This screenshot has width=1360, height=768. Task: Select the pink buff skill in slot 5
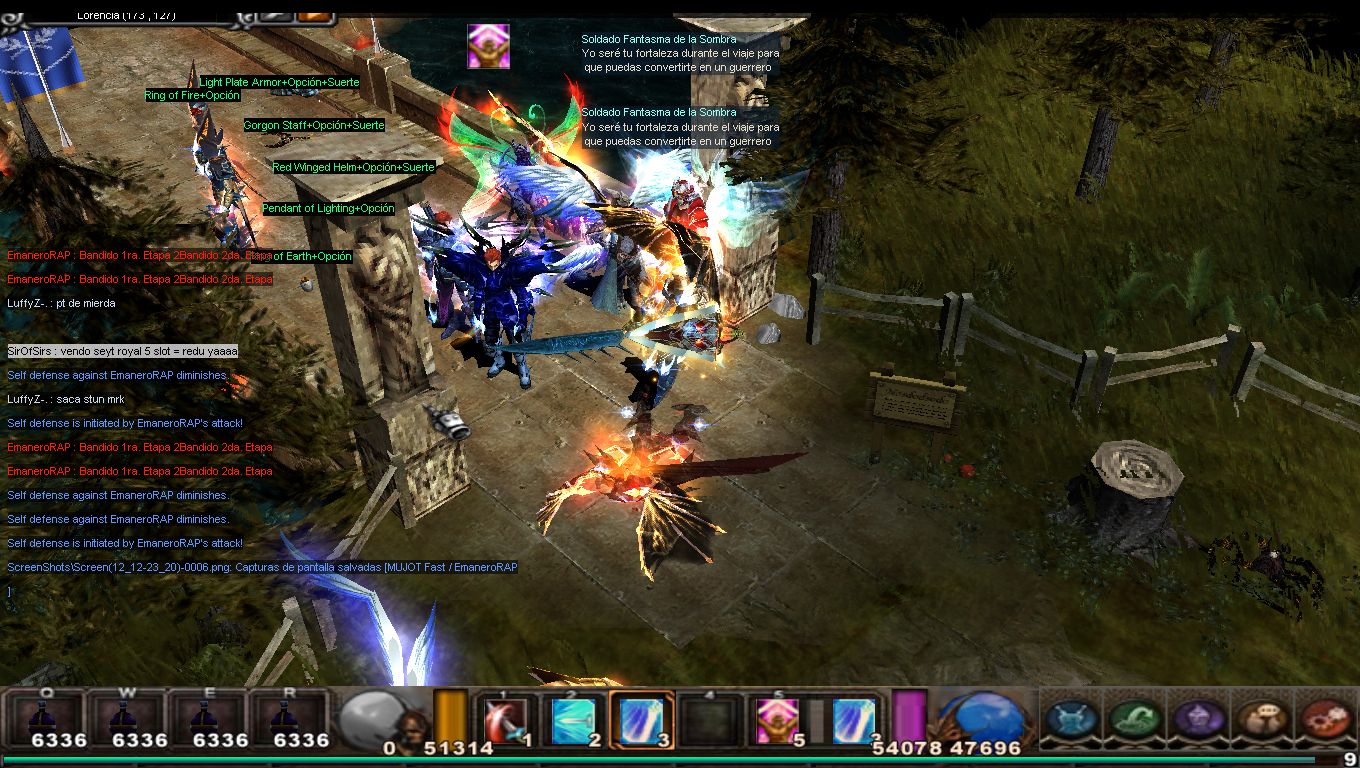pyautogui.click(x=776, y=719)
